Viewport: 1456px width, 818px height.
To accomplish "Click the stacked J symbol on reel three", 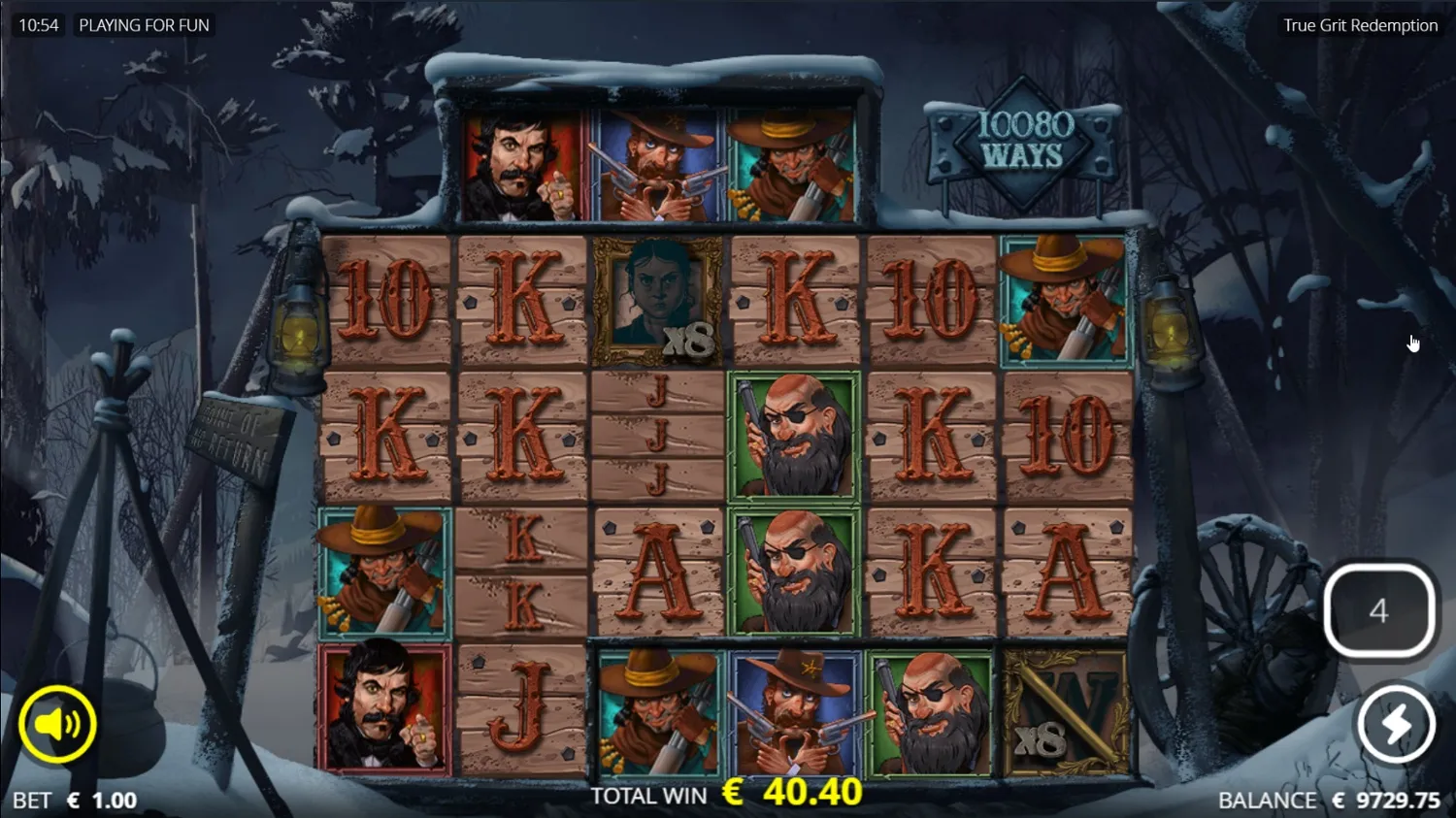I will click(655, 437).
